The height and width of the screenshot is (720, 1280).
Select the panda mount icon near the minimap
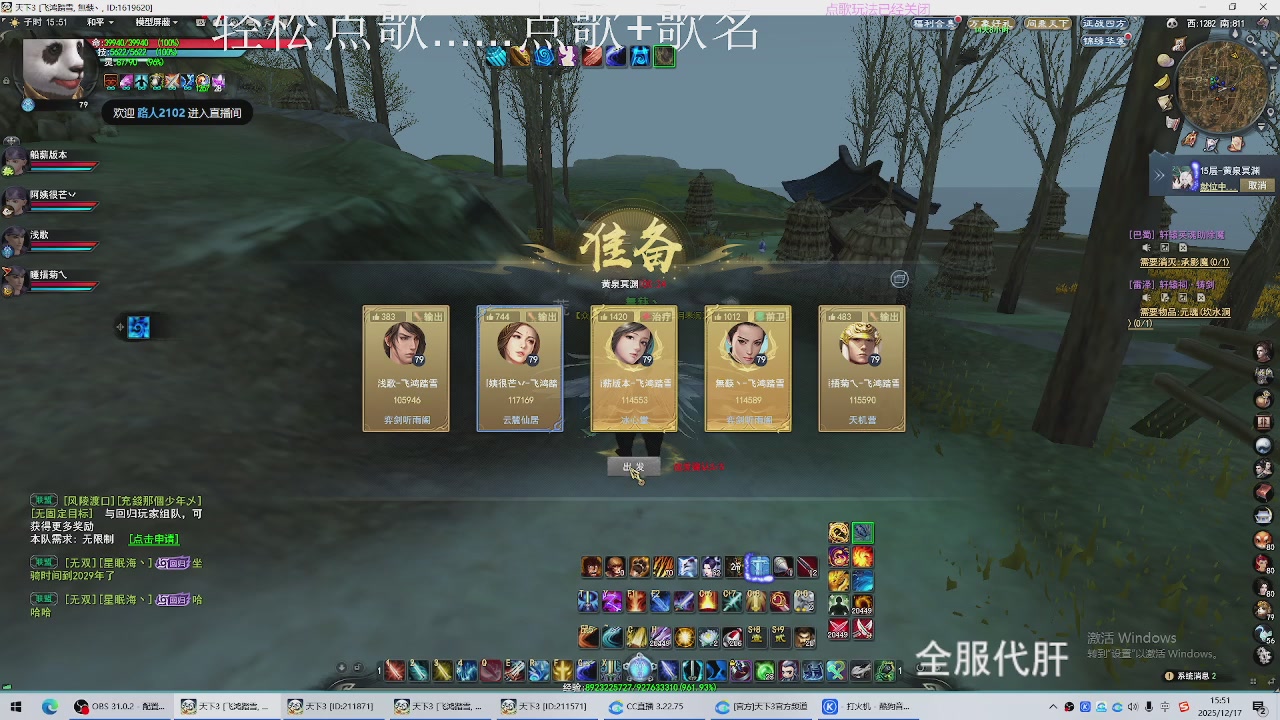[1173, 23]
